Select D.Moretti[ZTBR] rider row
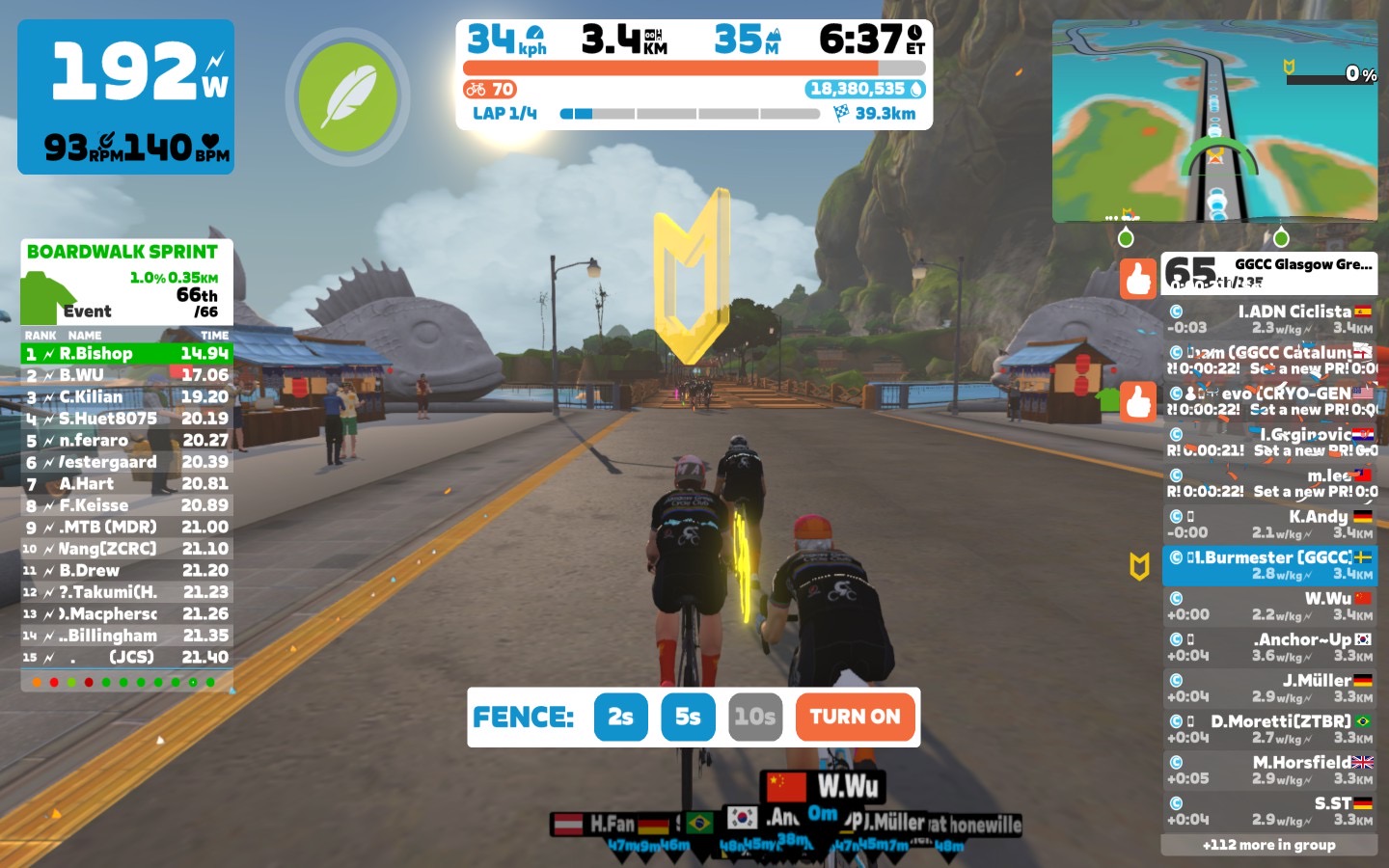The width and height of the screenshot is (1389, 868). (x=1269, y=729)
